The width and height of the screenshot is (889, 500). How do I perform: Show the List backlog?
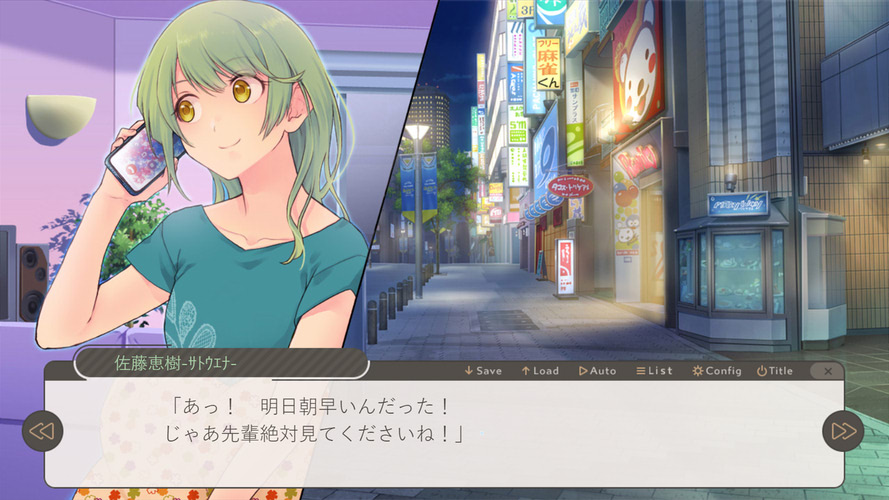[654, 371]
